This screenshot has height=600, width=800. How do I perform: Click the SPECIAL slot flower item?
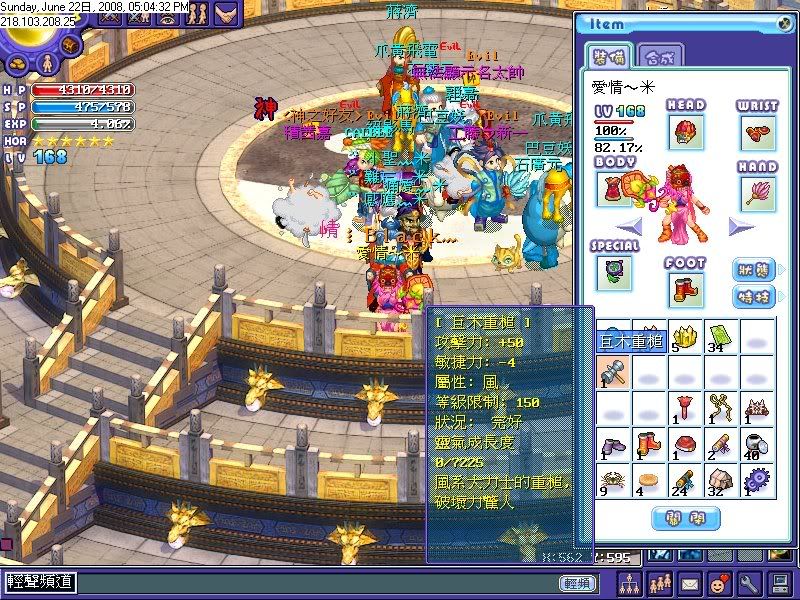point(613,272)
